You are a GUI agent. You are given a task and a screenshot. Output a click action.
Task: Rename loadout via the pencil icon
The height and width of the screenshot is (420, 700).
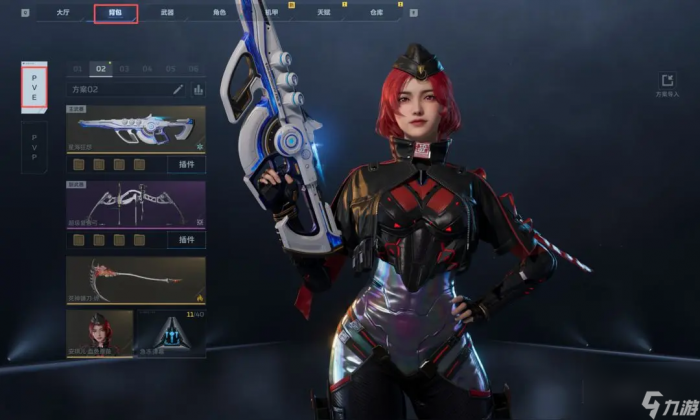point(178,89)
